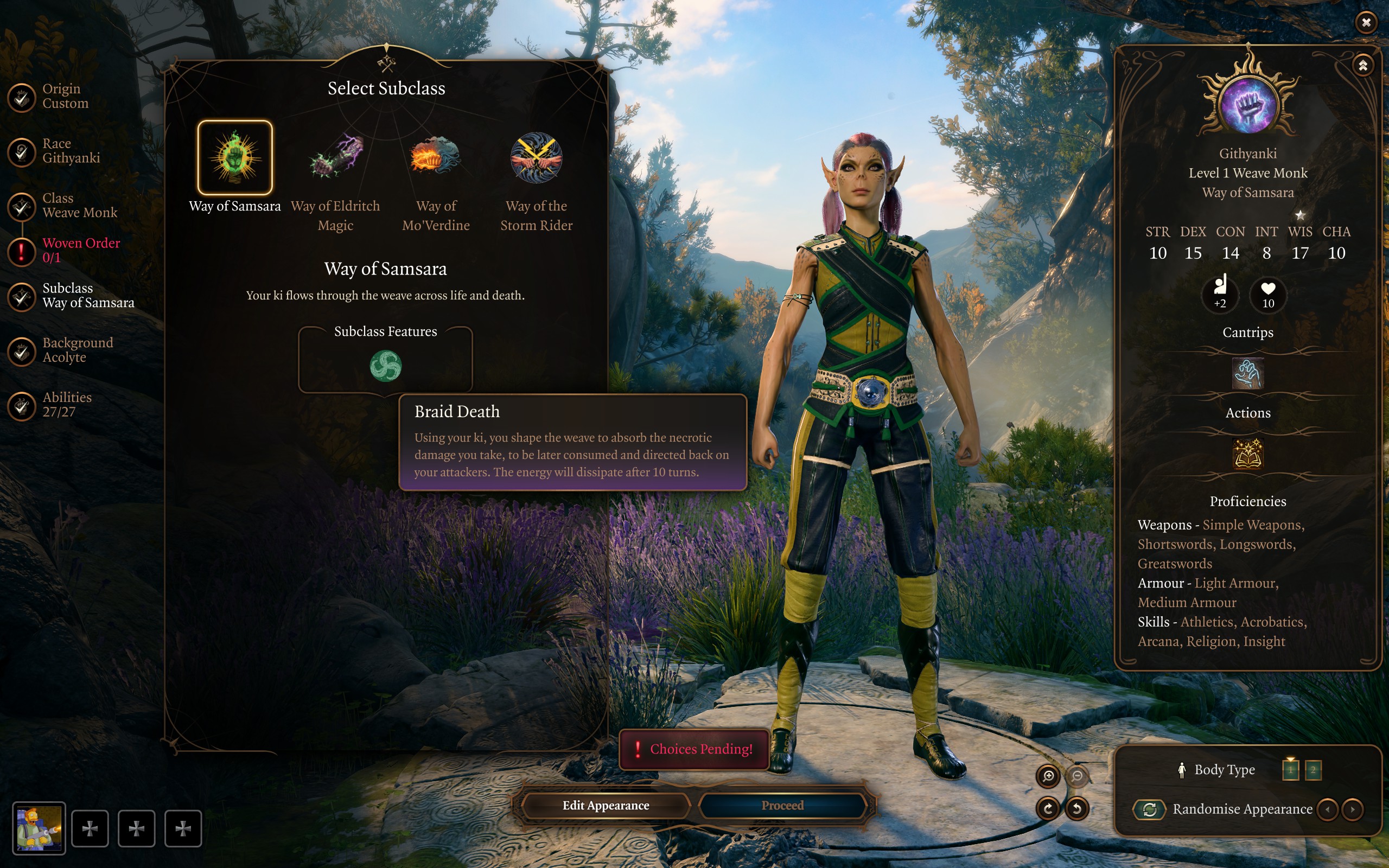1389x868 pixels.
Task: Zoom in on the character
Action: pyautogui.click(x=1048, y=776)
